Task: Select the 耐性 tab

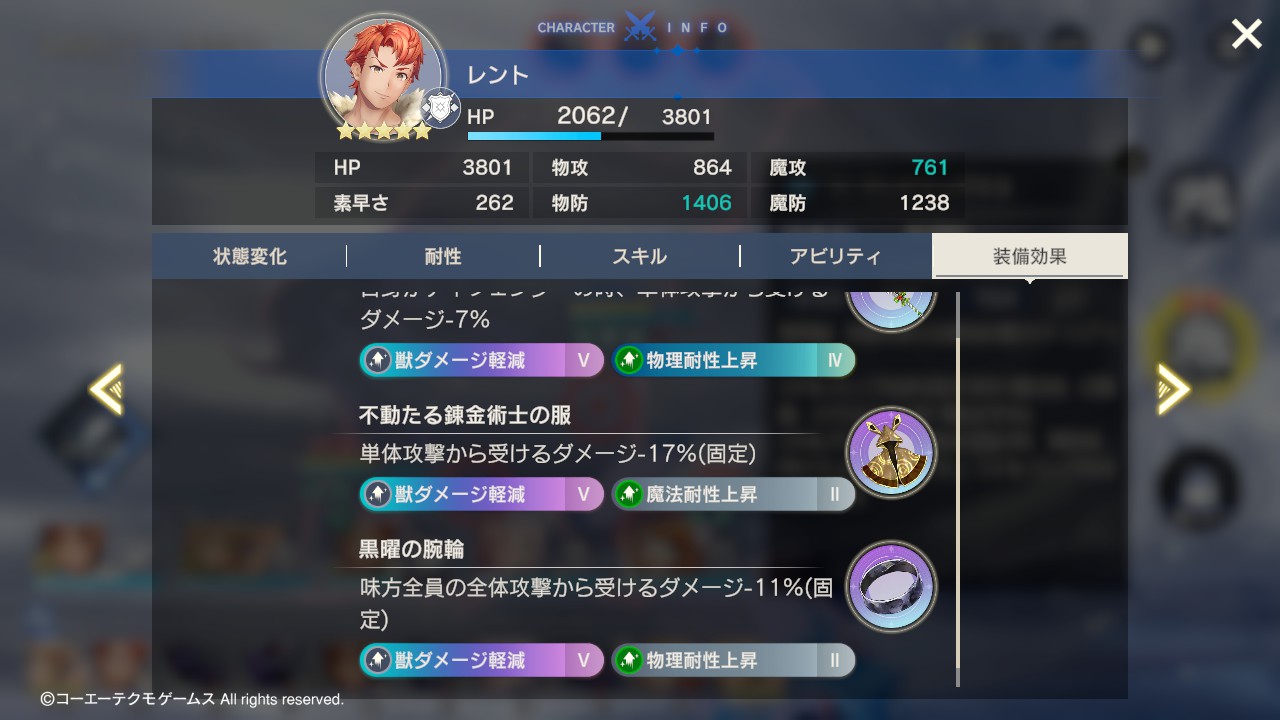Action: coord(443,256)
